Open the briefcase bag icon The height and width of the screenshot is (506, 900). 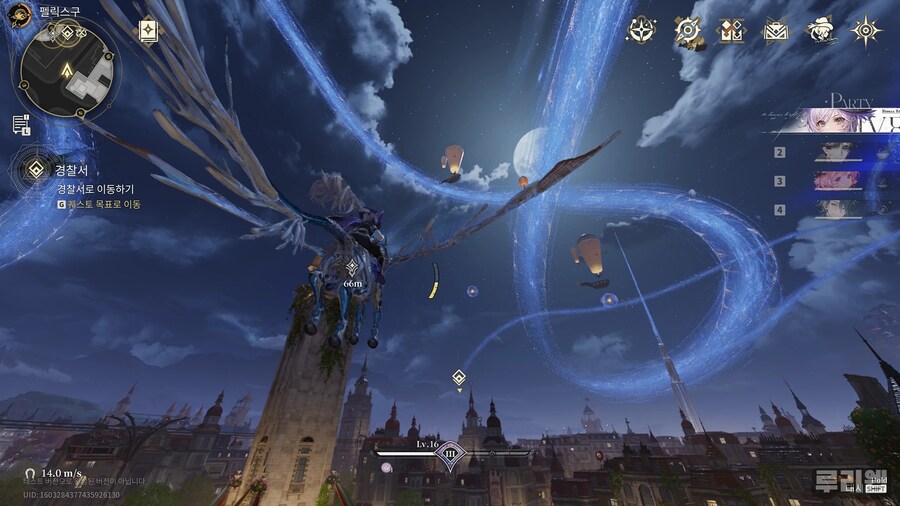pyautogui.click(x=776, y=31)
